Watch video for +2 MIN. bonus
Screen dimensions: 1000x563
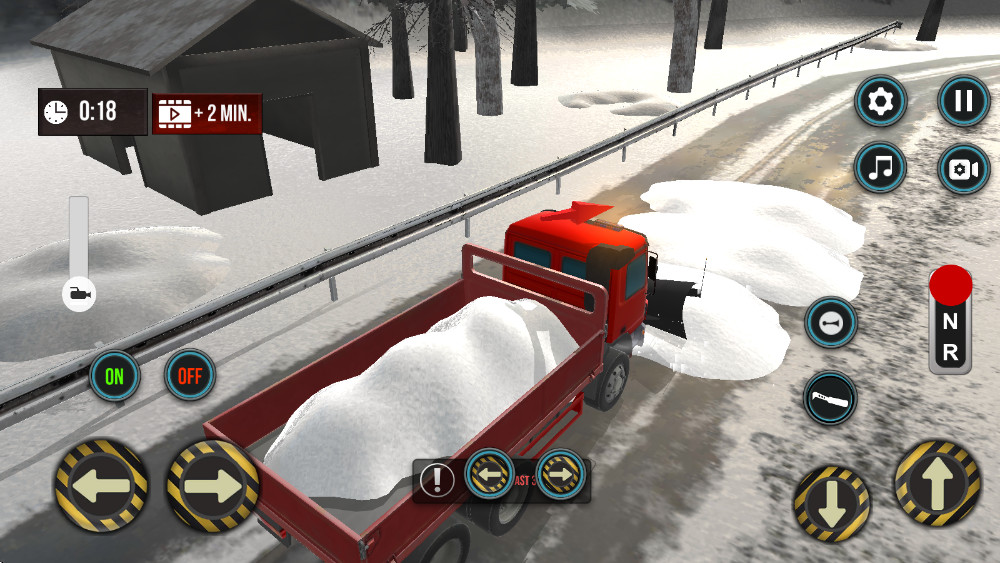tap(206, 114)
